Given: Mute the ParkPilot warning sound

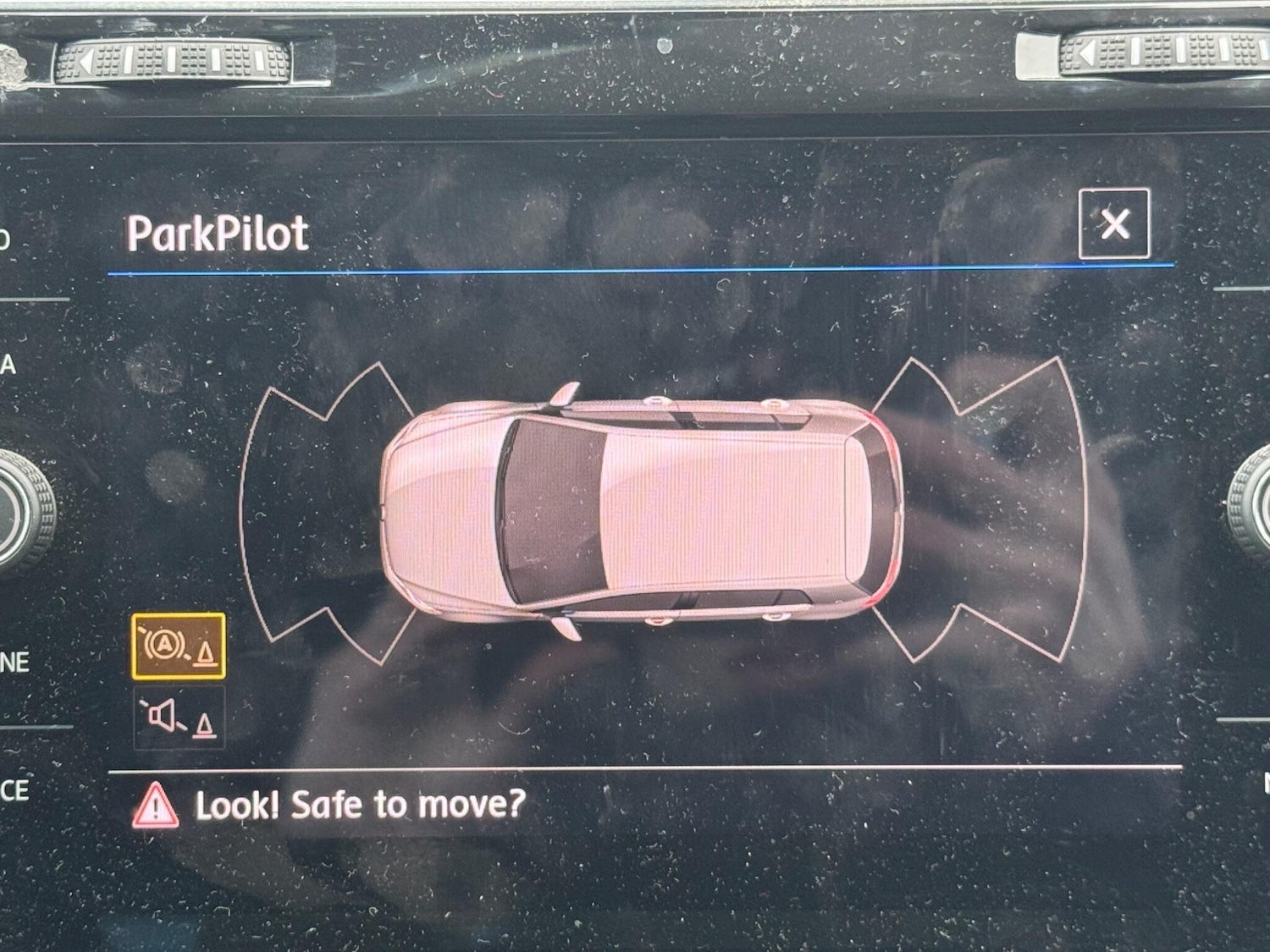Looking at the screenshot, I should point(179,718).
